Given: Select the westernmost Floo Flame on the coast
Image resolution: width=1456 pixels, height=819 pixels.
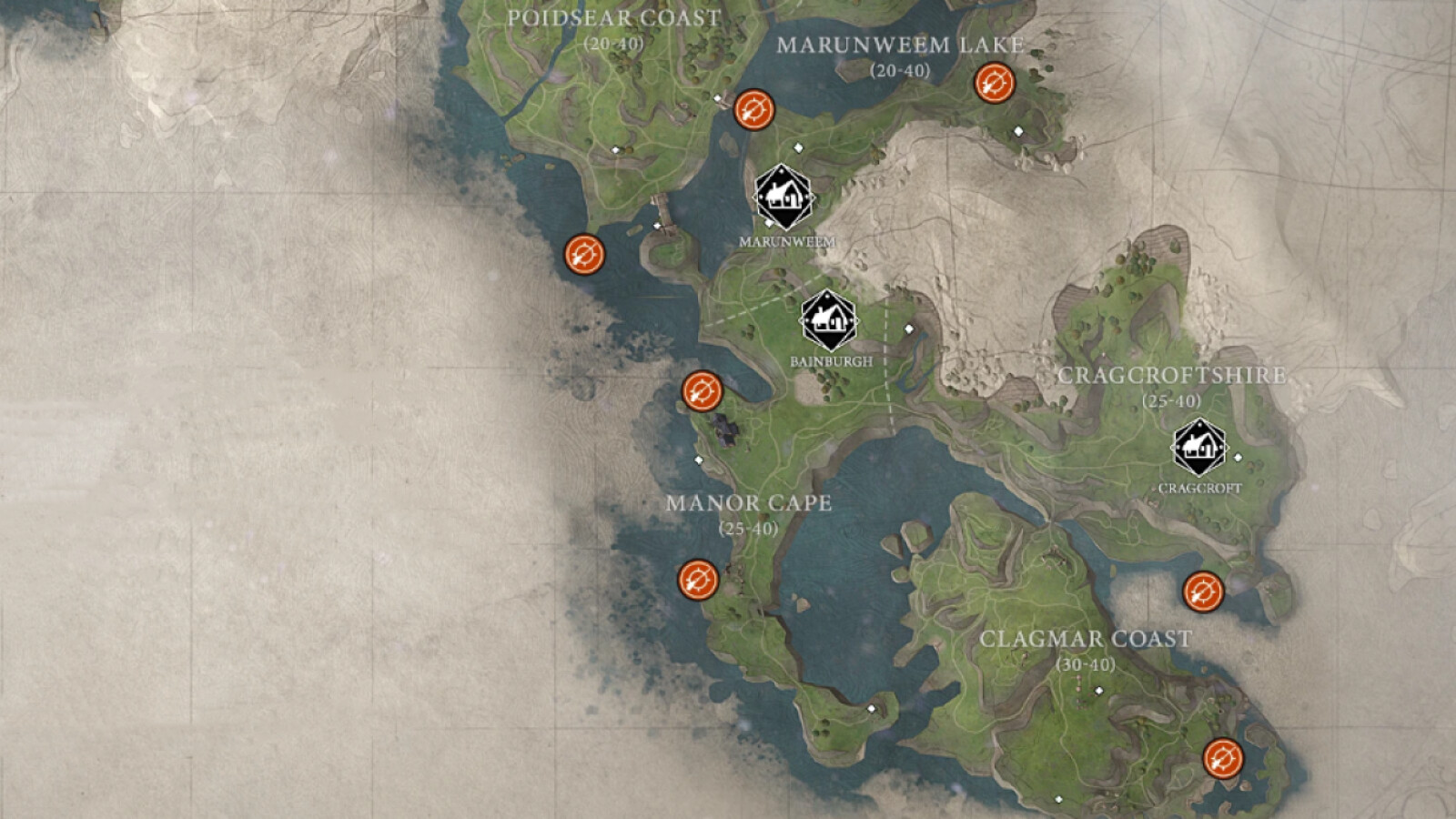Looking at the screenshot, I should 587,255.
